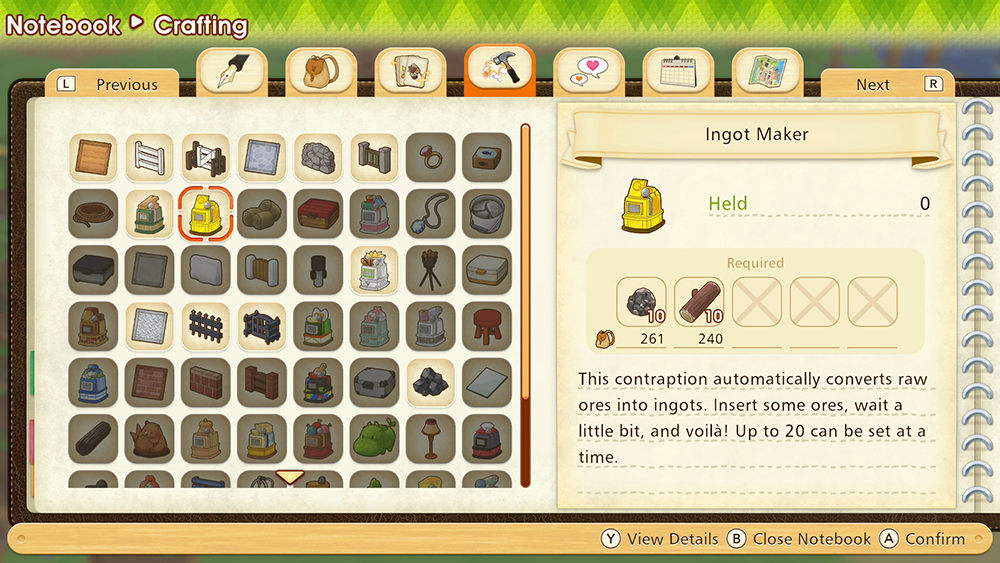Select the hay bales recipe

coord(262,214)
